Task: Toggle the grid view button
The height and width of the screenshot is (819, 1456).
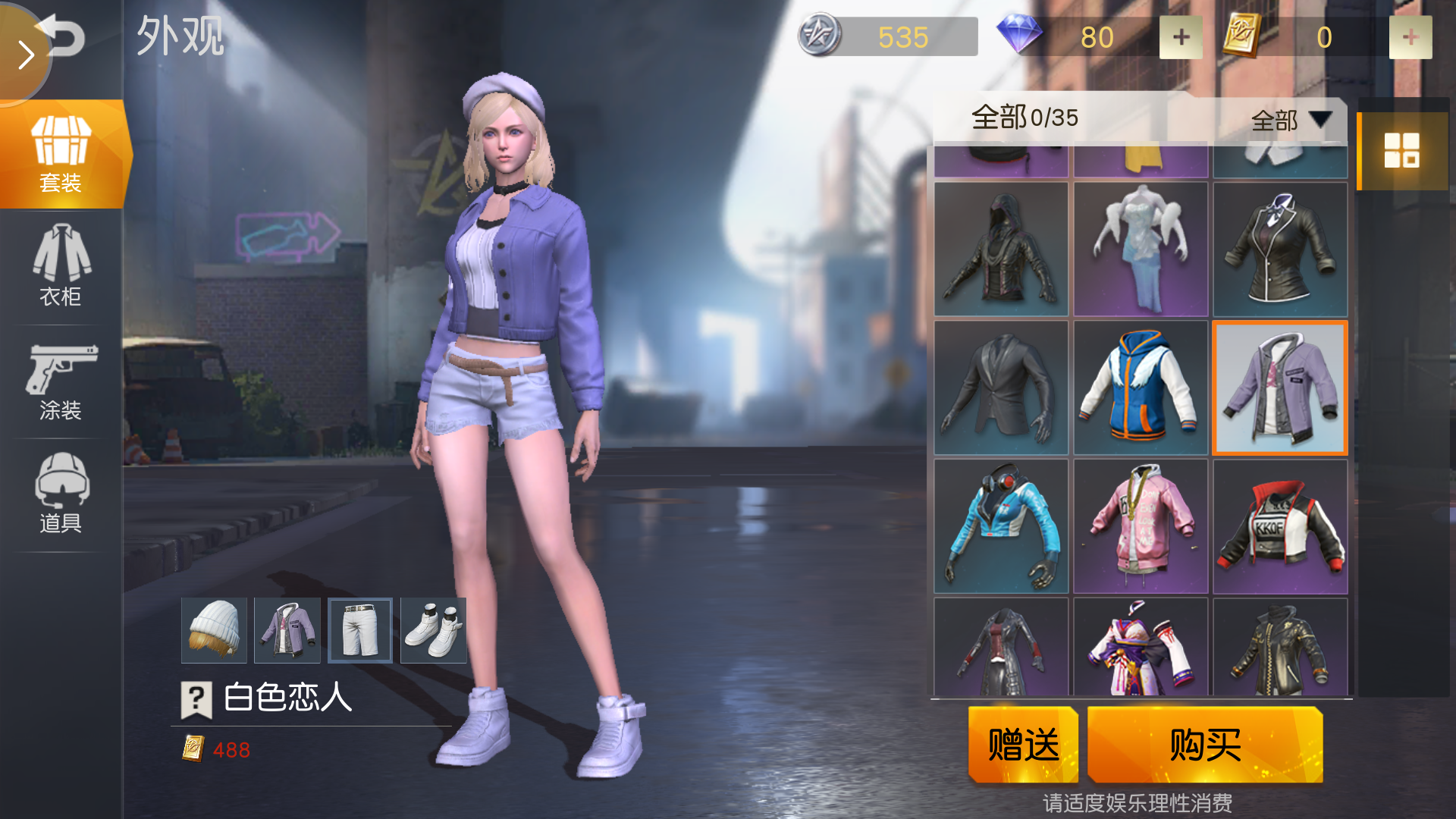Action: [1401, 150]
